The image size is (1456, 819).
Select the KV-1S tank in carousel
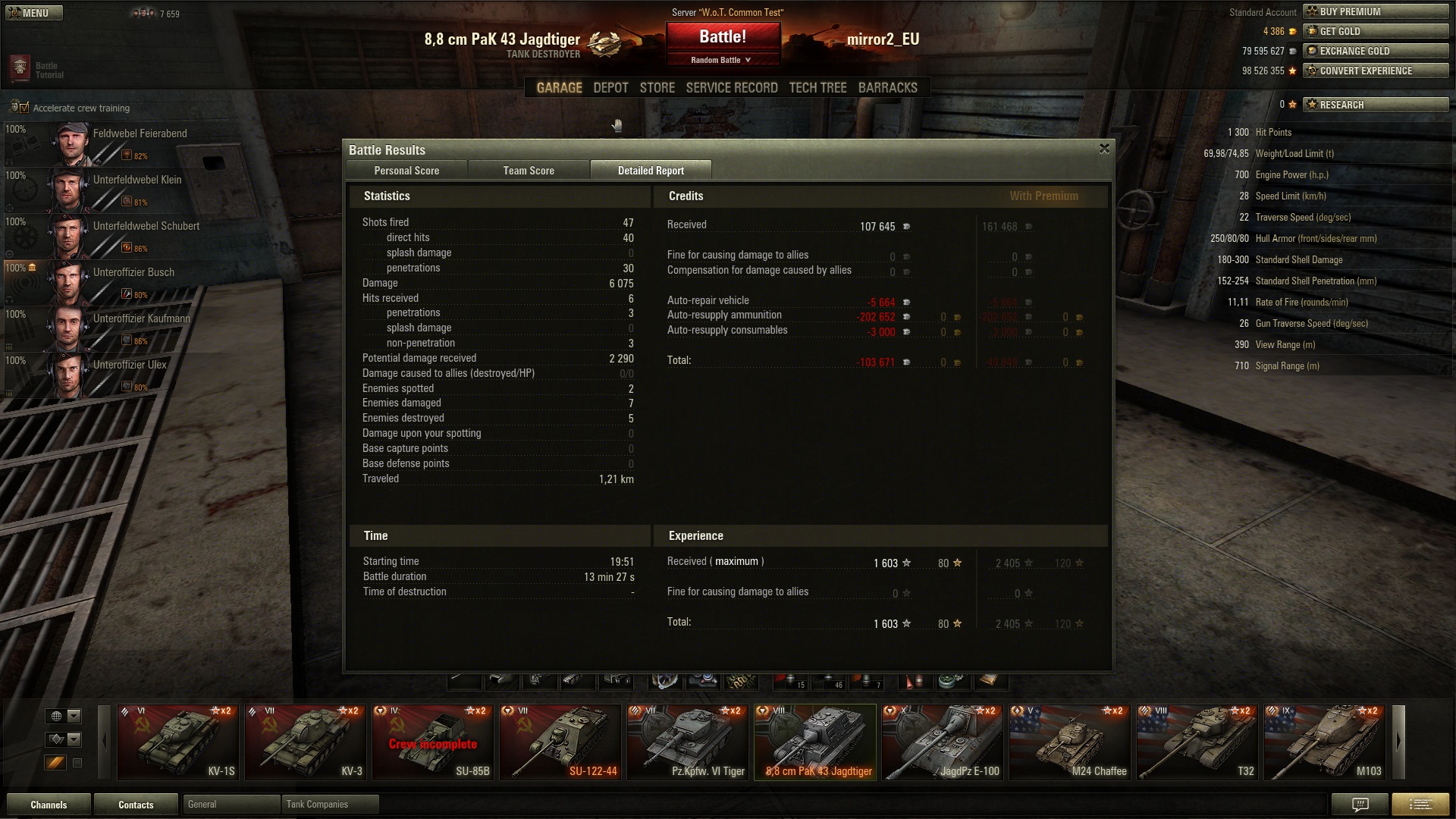(179, 742)
